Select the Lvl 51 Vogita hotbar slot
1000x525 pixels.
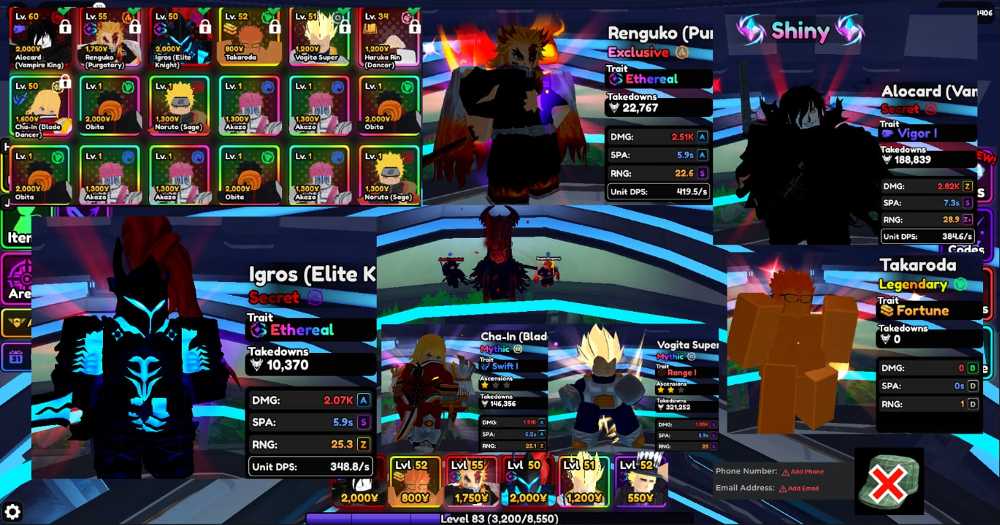[585, 481]
